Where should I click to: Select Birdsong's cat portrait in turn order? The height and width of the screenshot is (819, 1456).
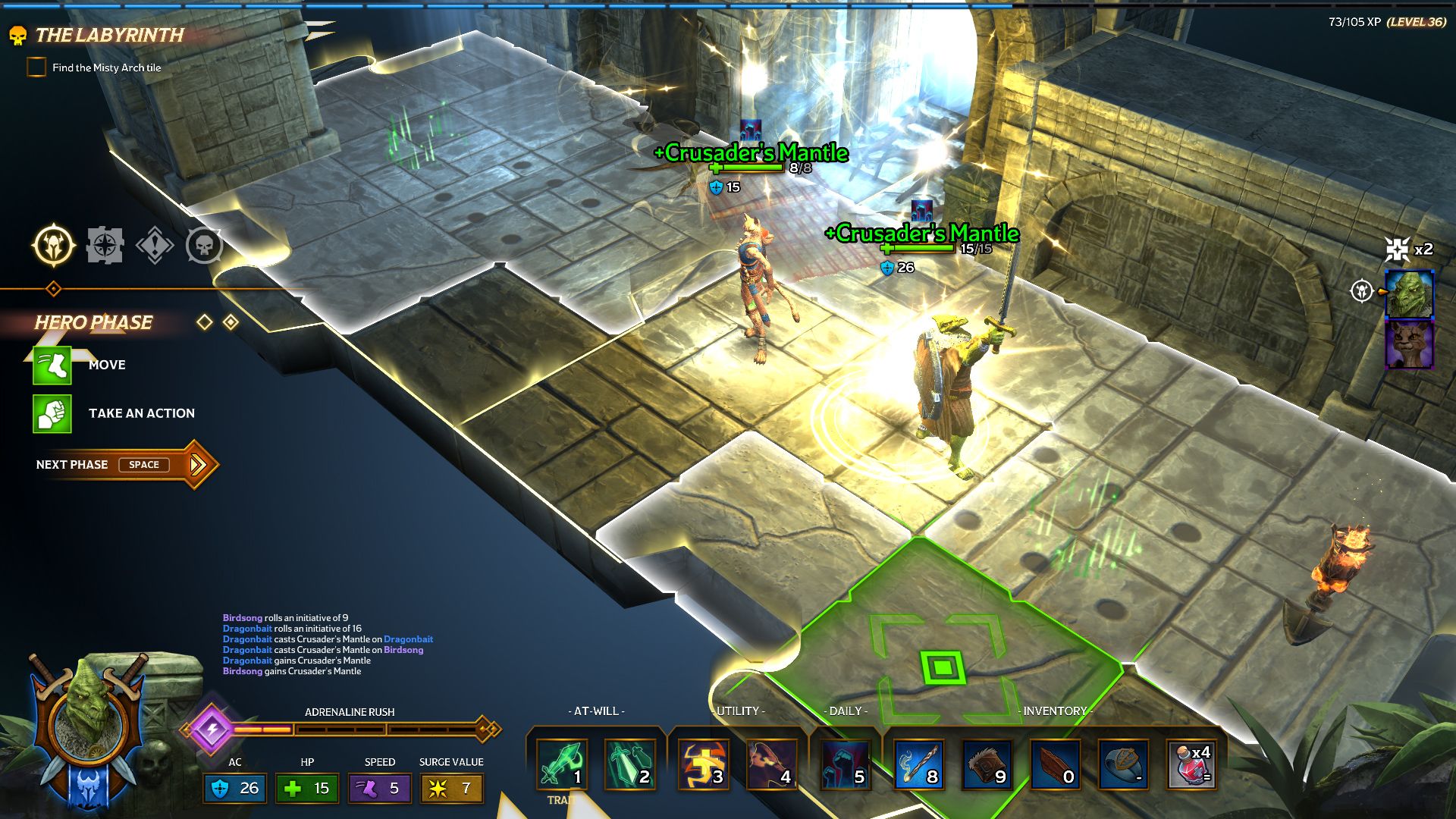point(1409,345)
